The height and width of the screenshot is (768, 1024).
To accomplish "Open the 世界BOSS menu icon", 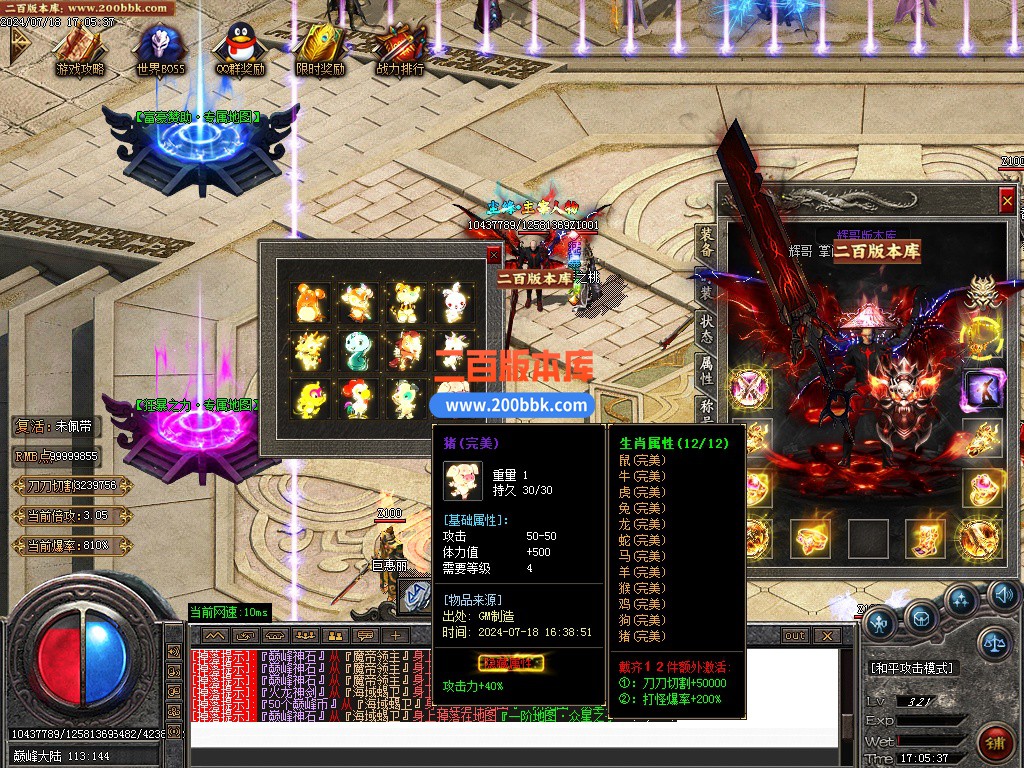I will (x=160, y=47).
